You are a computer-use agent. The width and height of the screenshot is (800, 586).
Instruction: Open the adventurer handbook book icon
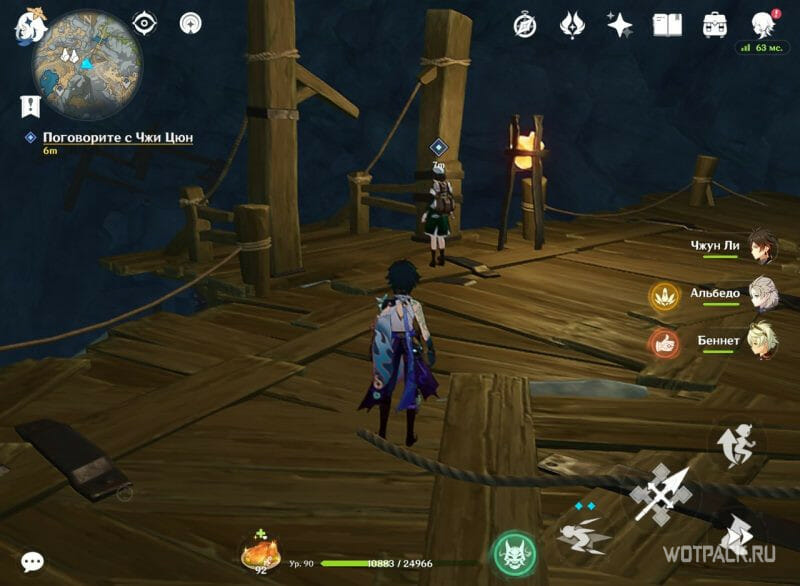tap(667, 25)
